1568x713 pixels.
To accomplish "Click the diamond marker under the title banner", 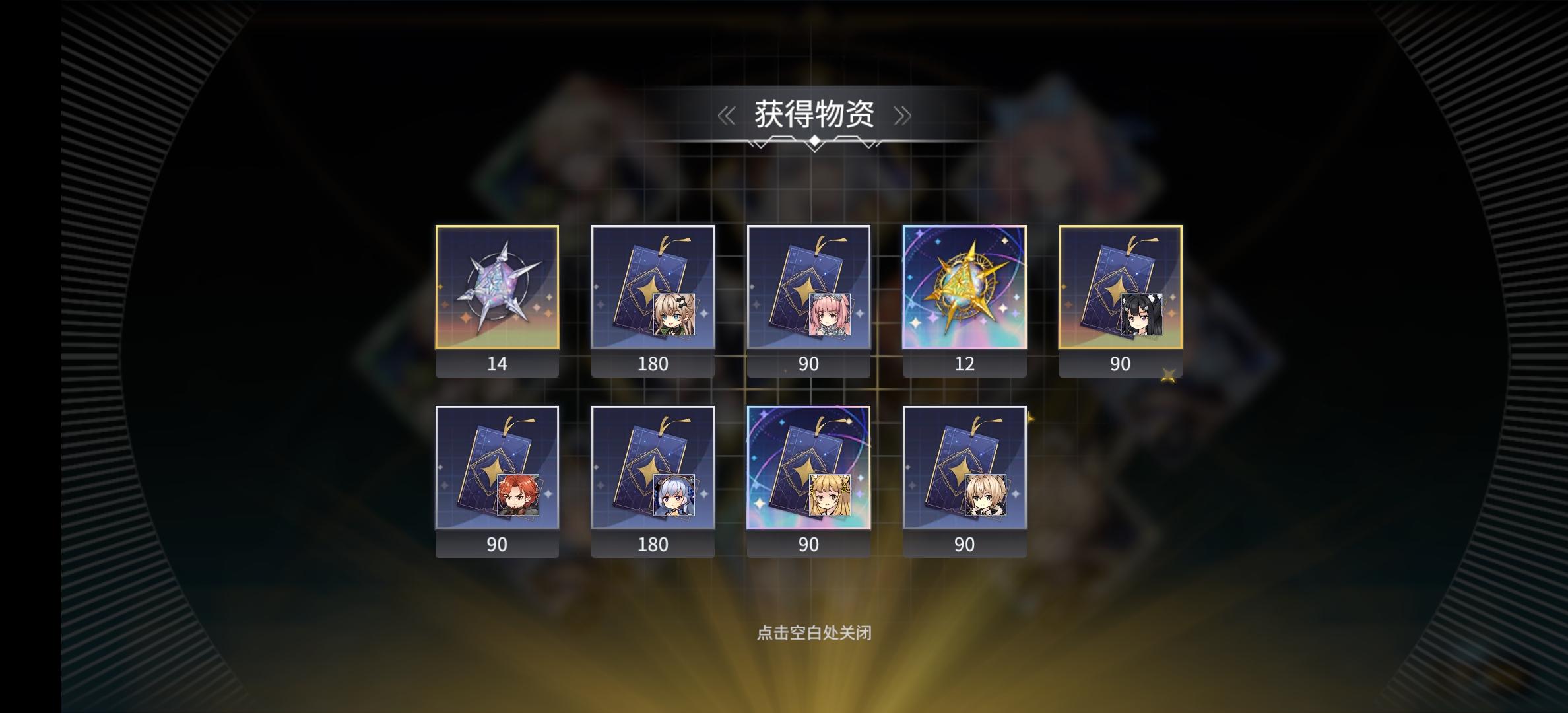I will (x=814, y=140).
